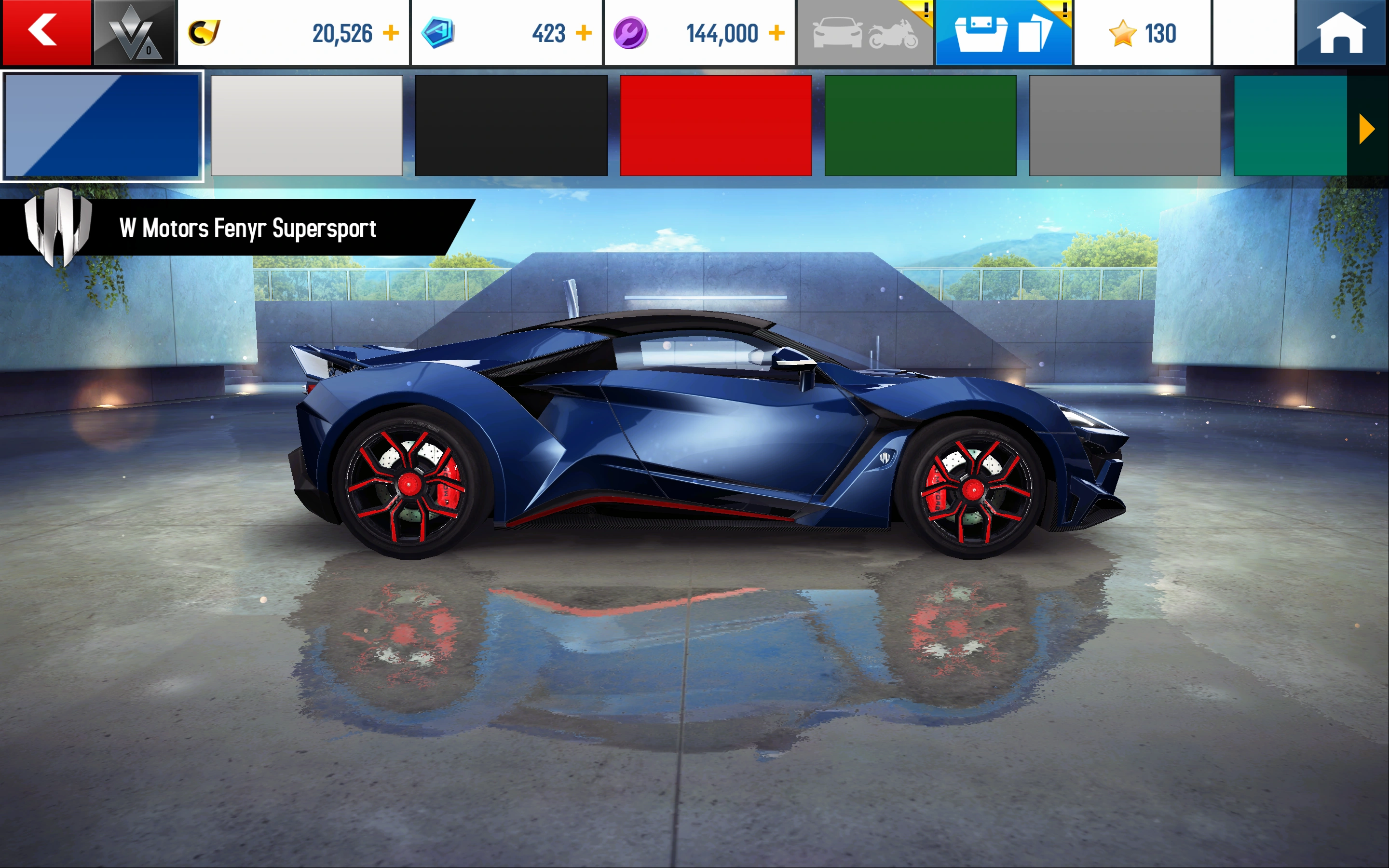Add more credits with the plus button
This screenshot has height=868, width=1389.
393,33
